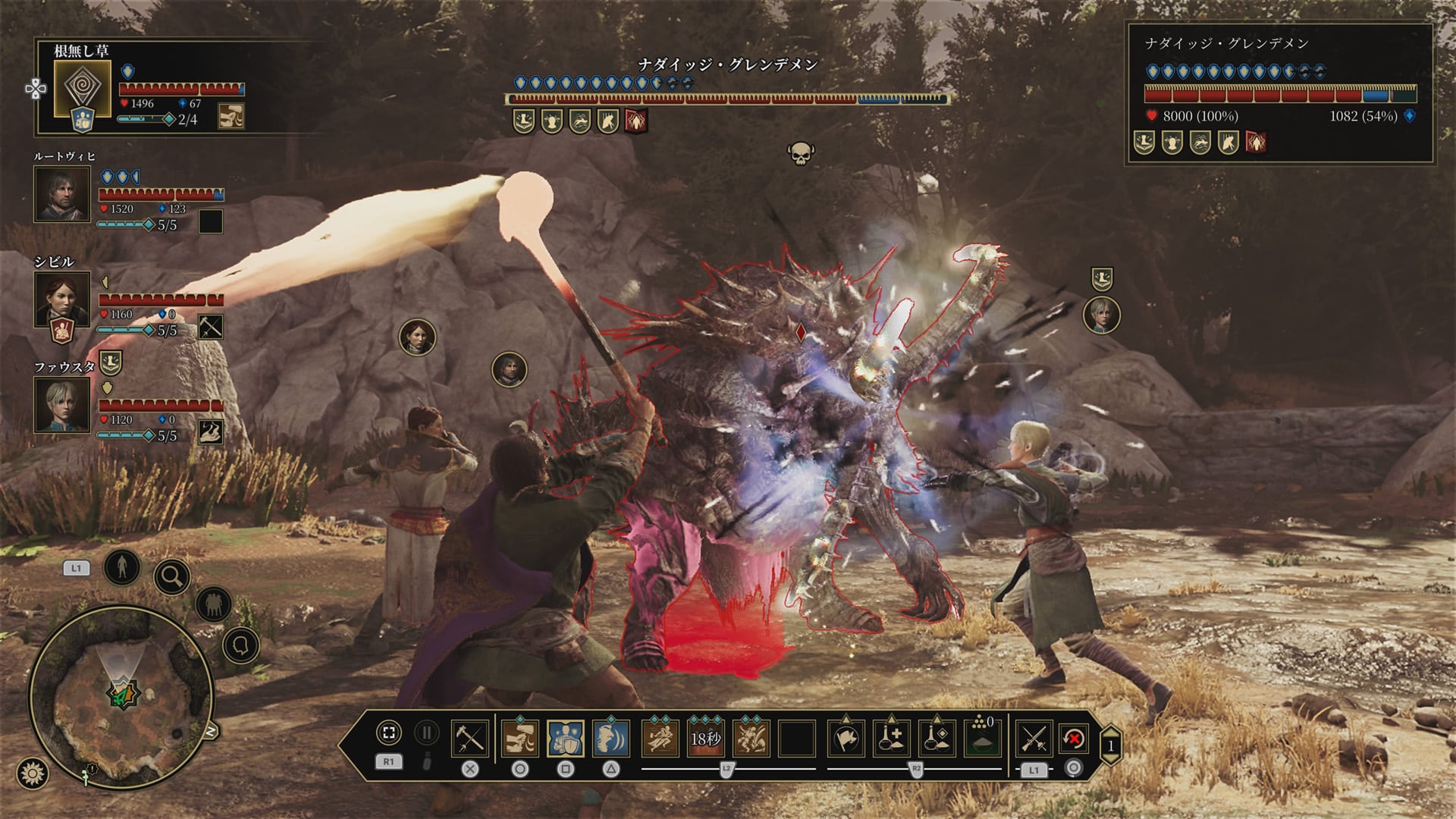Click the red X cancel icon
The height and width of the screenshot is (819, 1456).
click(1074, 738)
